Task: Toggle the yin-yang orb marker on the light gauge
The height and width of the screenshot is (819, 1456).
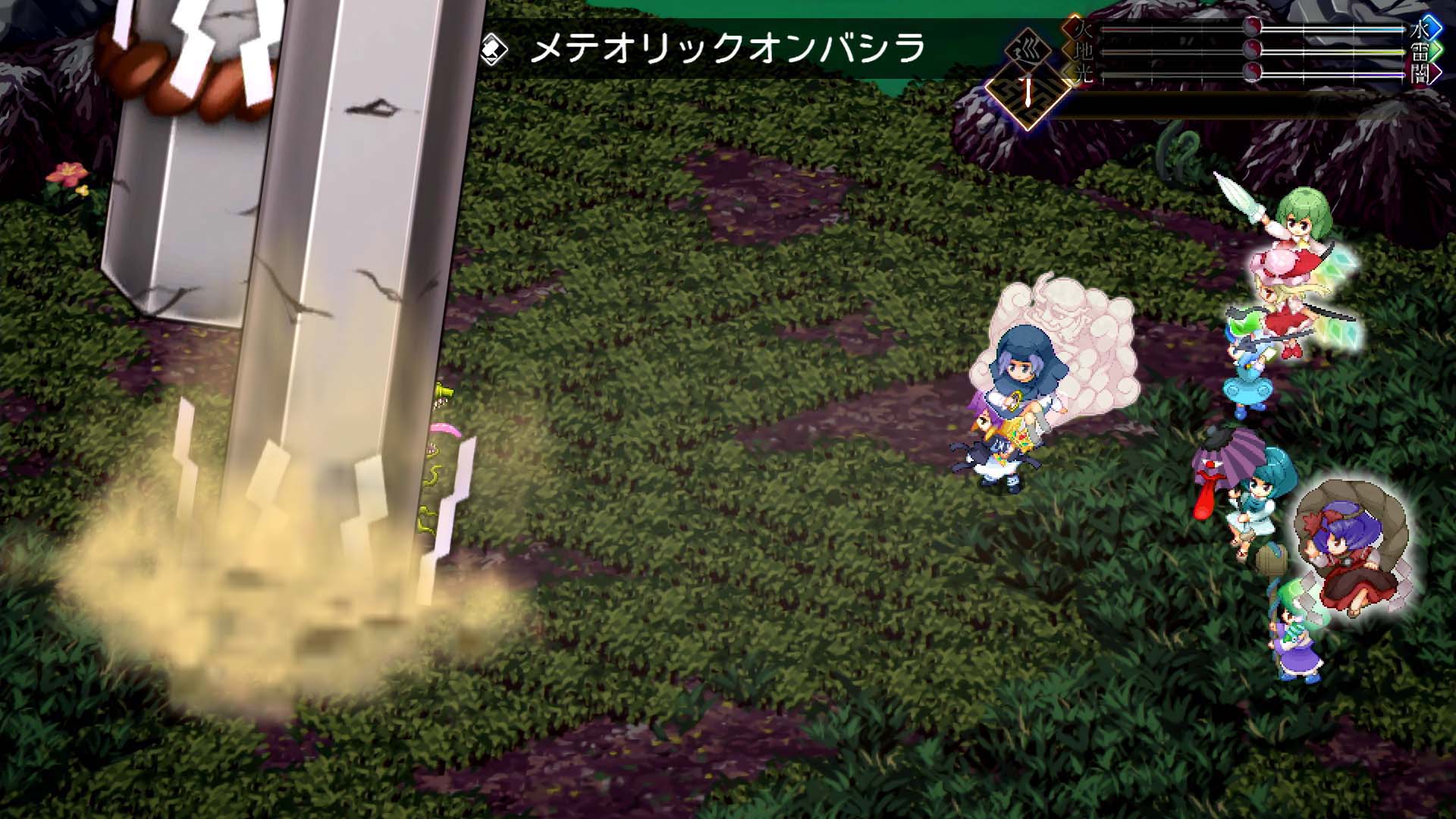Action: (x=1251, y=73)
